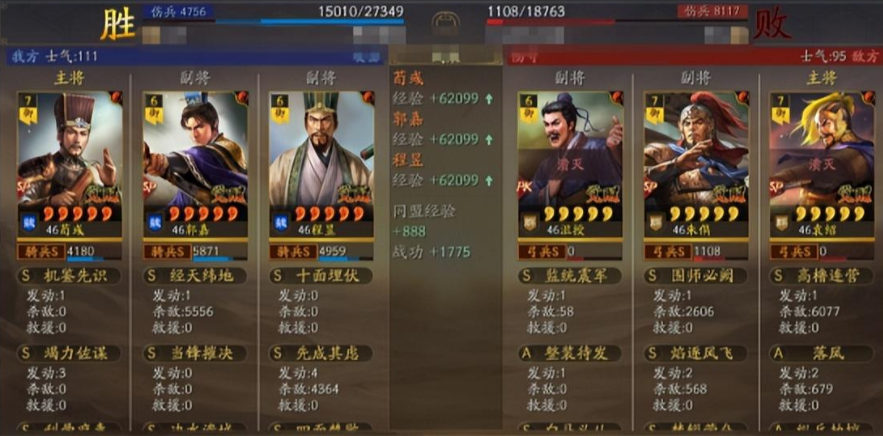Open enemy general Zhu Jun's portrait
883x436 pixels.
pos(694,150)
